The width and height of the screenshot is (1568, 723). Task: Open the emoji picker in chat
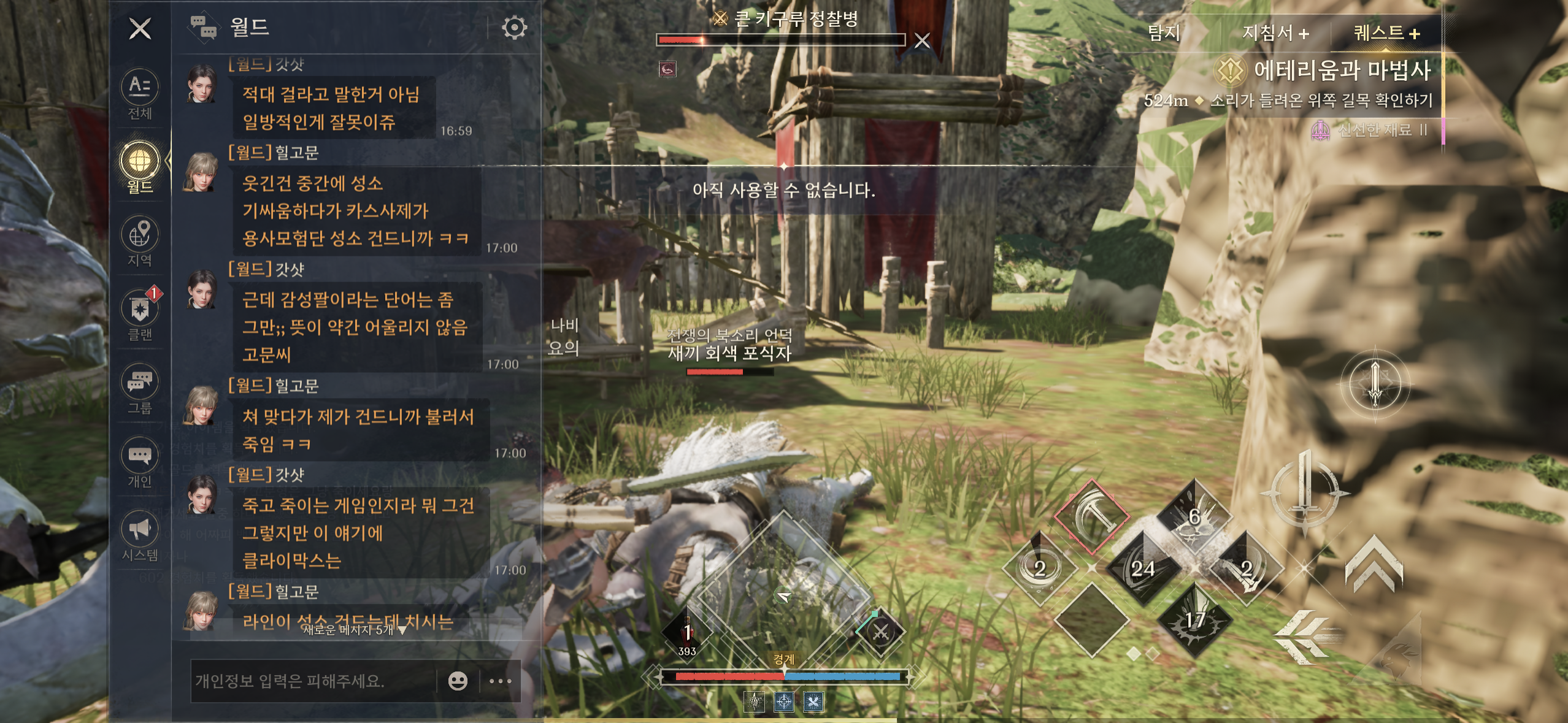pyautogui.click(x=458, y=681)
